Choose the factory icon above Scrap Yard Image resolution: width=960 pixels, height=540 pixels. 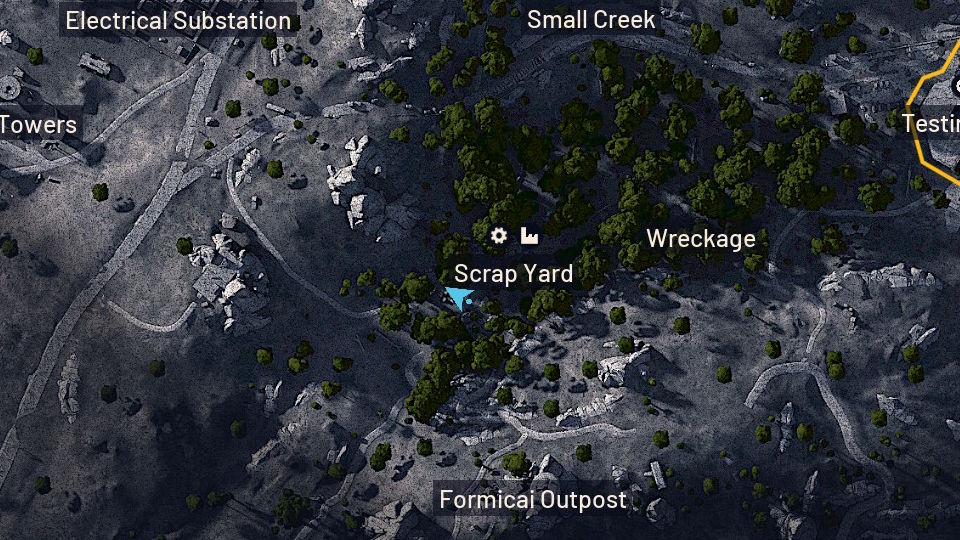(x=529, y=236)
